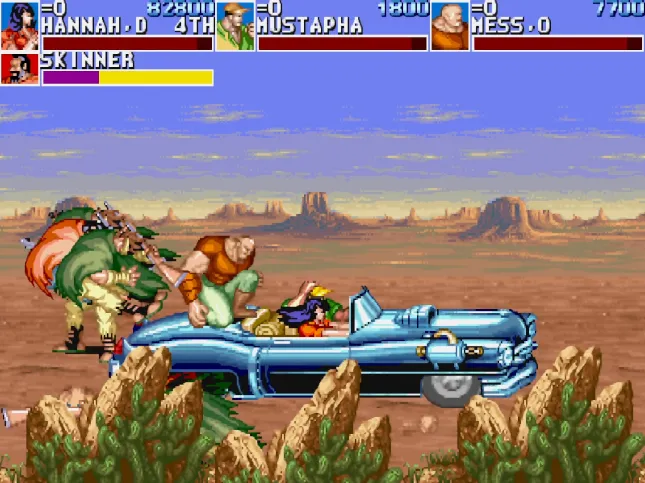The image size is (645, 483).
Task: Click Hannah.D's character portrait
Action: [19, 25]
